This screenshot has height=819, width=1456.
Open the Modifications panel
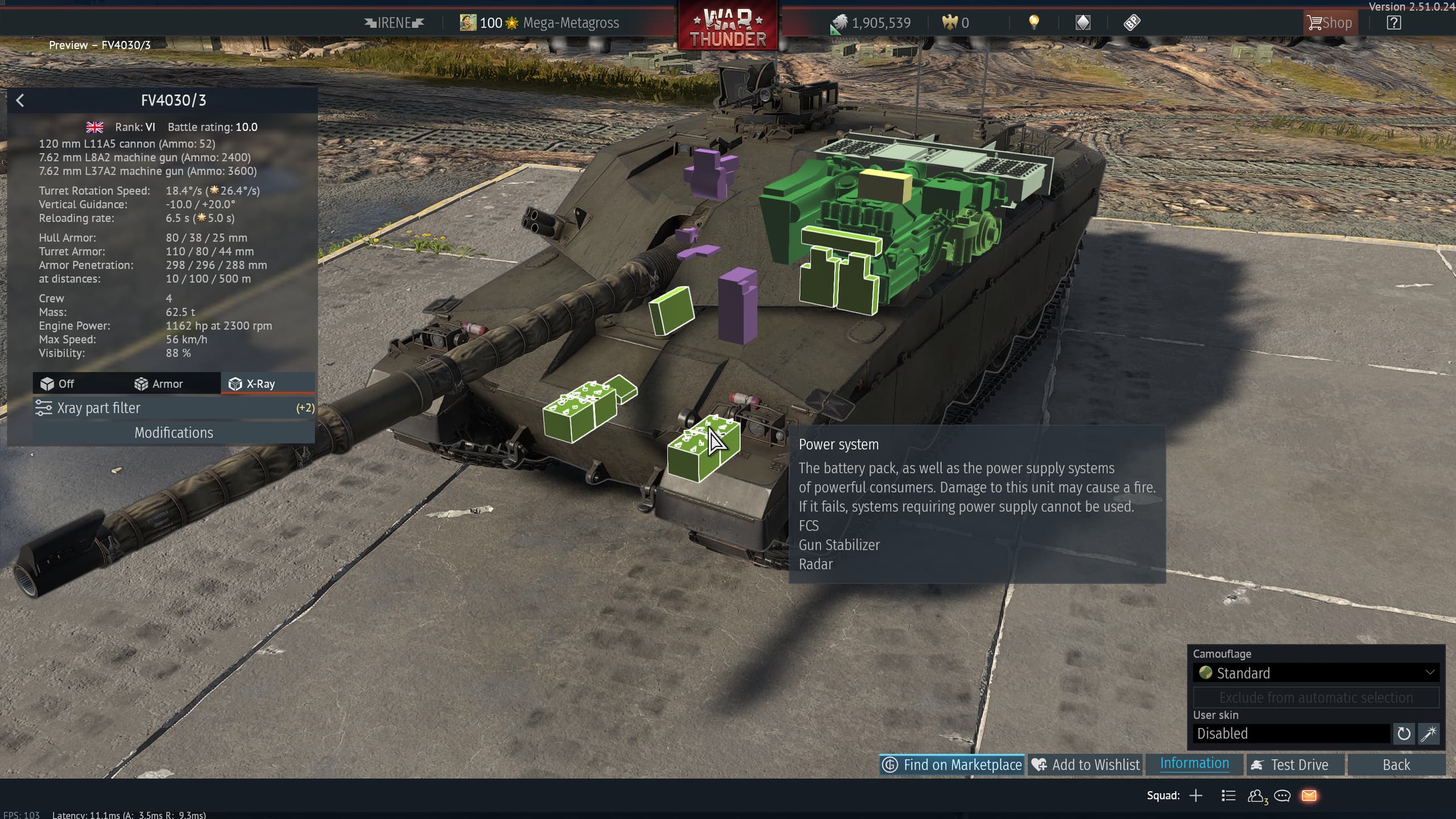(x=173, y=433)
